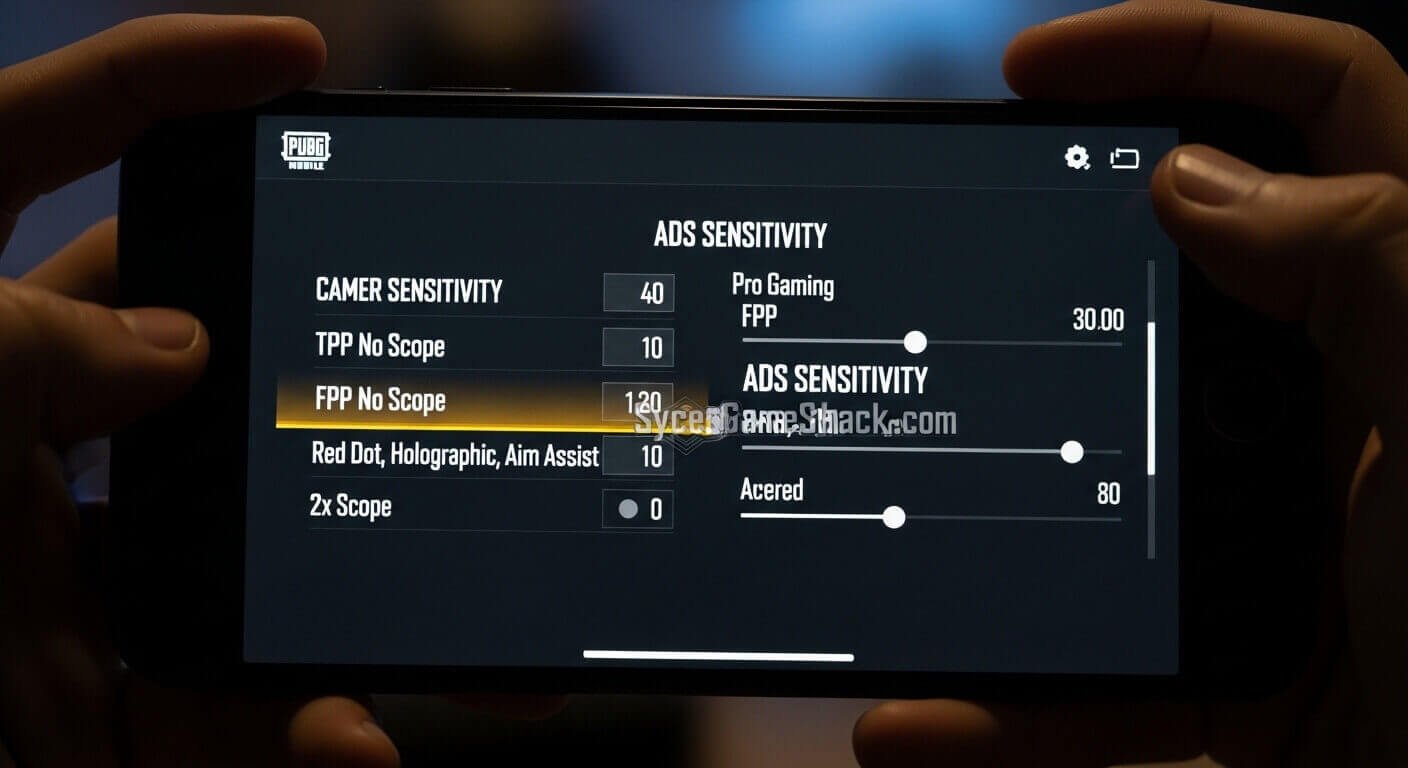This screenshot has height=768, width=1408.
Task: Click the Acered slider handle
Action: (x=895, y=517)
